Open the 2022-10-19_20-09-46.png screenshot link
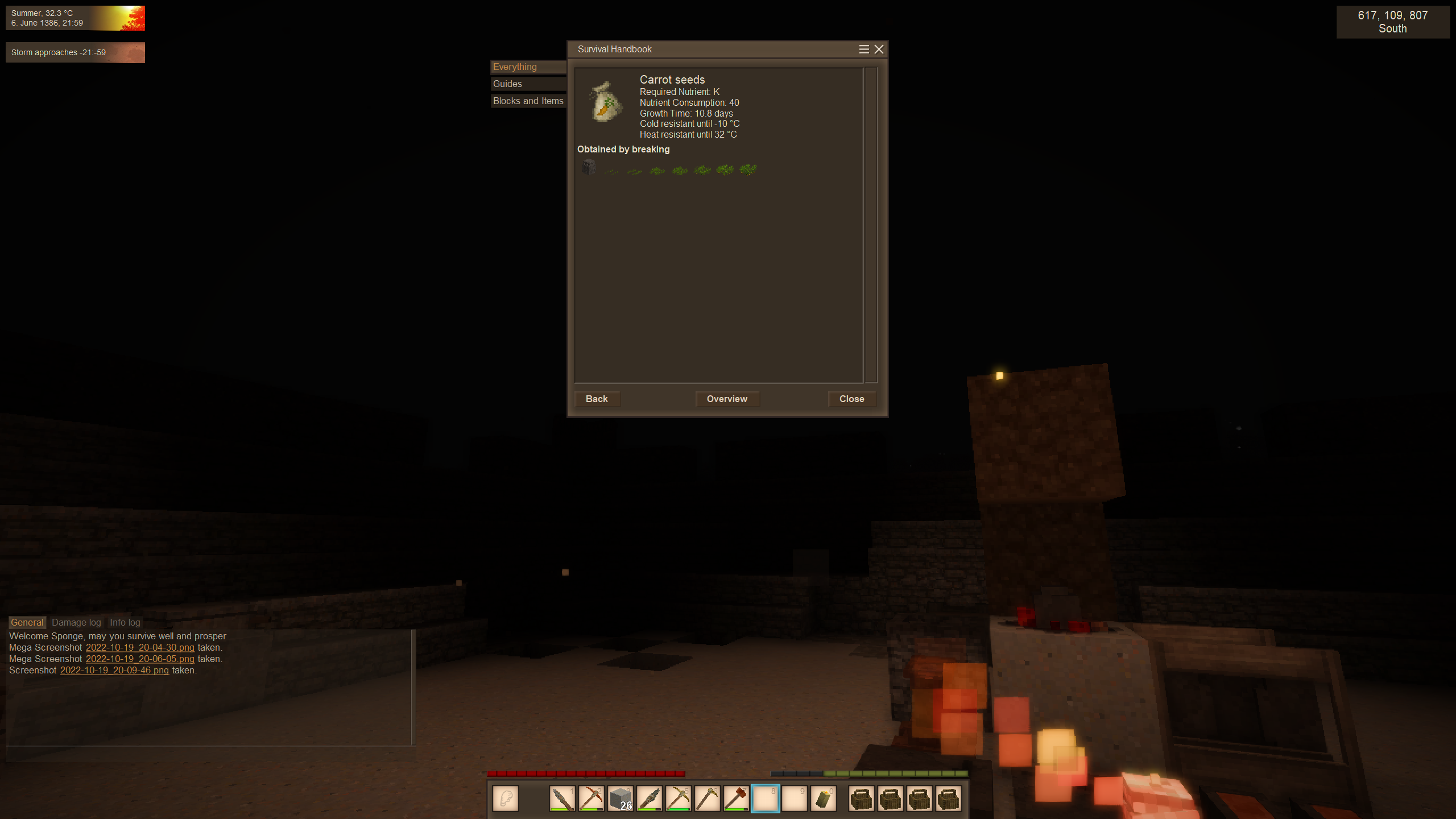The image size is (1456, 819). (x=114, y=671)
